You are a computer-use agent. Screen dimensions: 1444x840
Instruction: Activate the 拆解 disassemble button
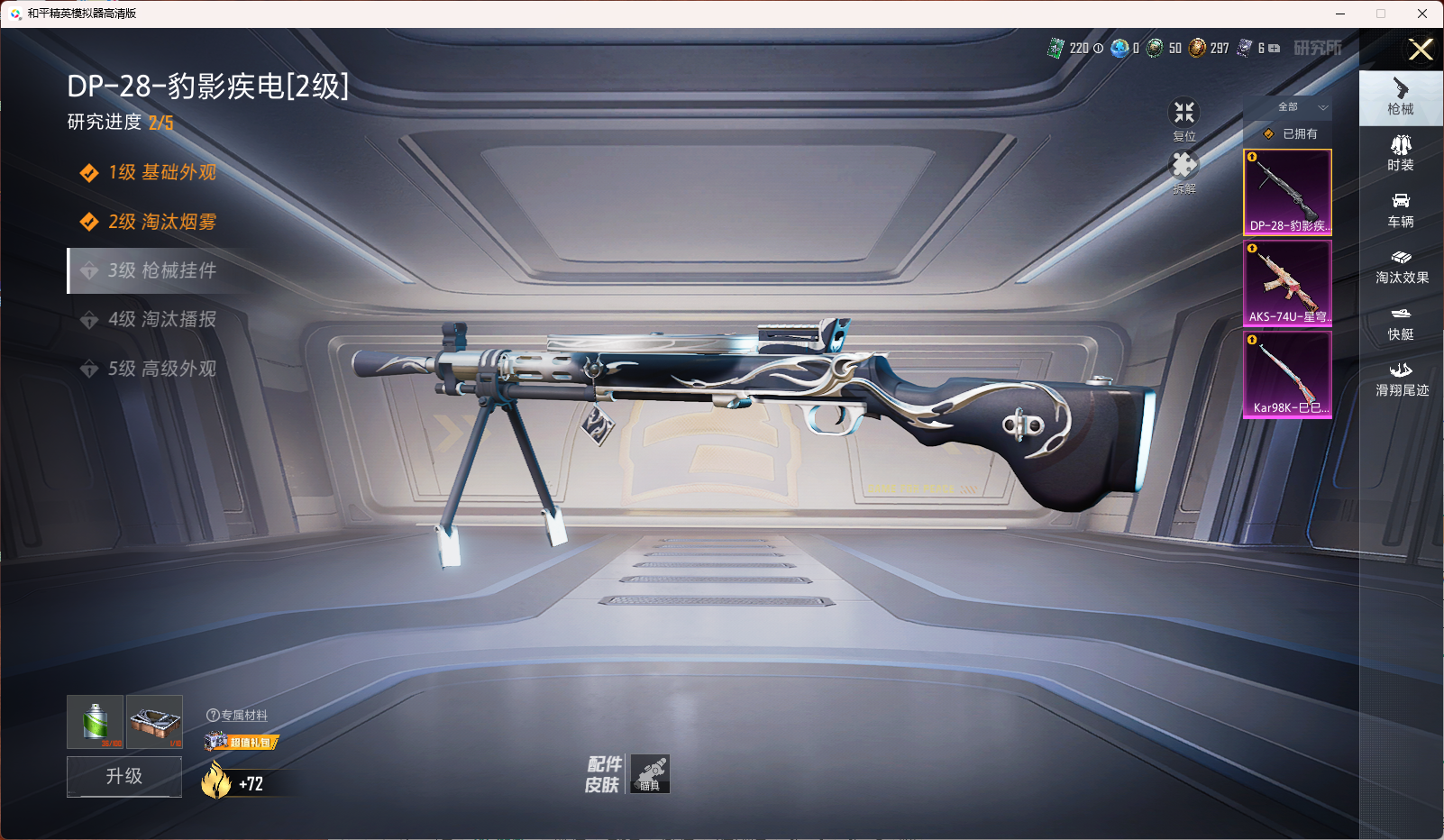(1184, 171)
